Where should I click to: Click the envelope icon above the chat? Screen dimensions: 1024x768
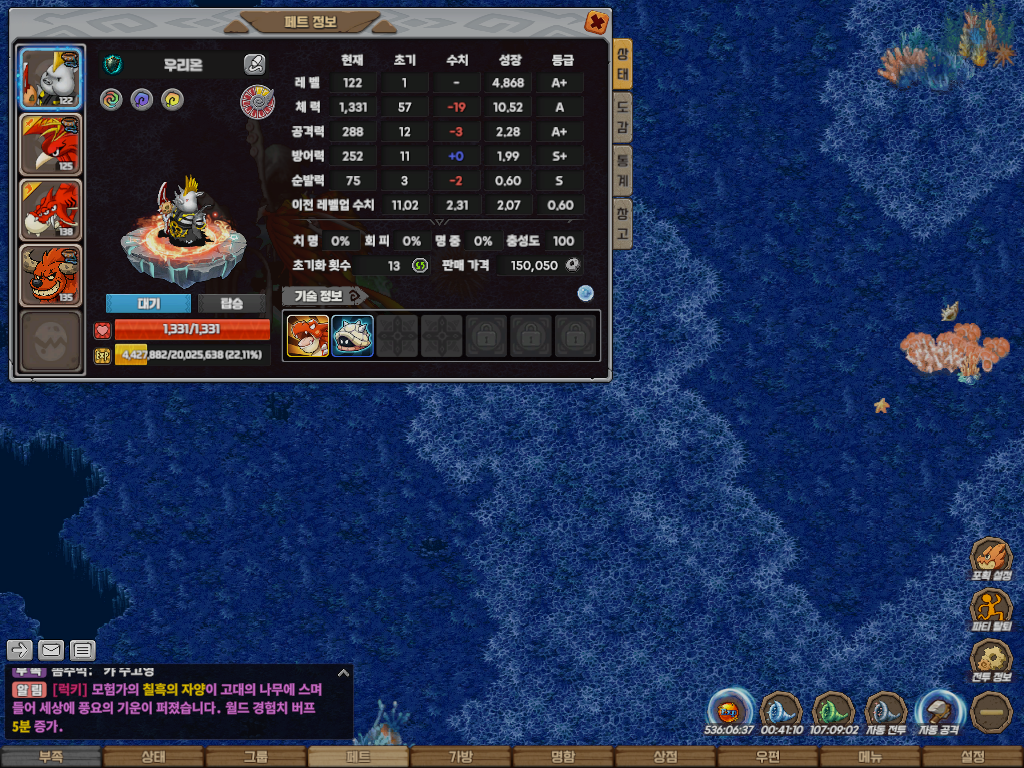[x=51, y=650]
